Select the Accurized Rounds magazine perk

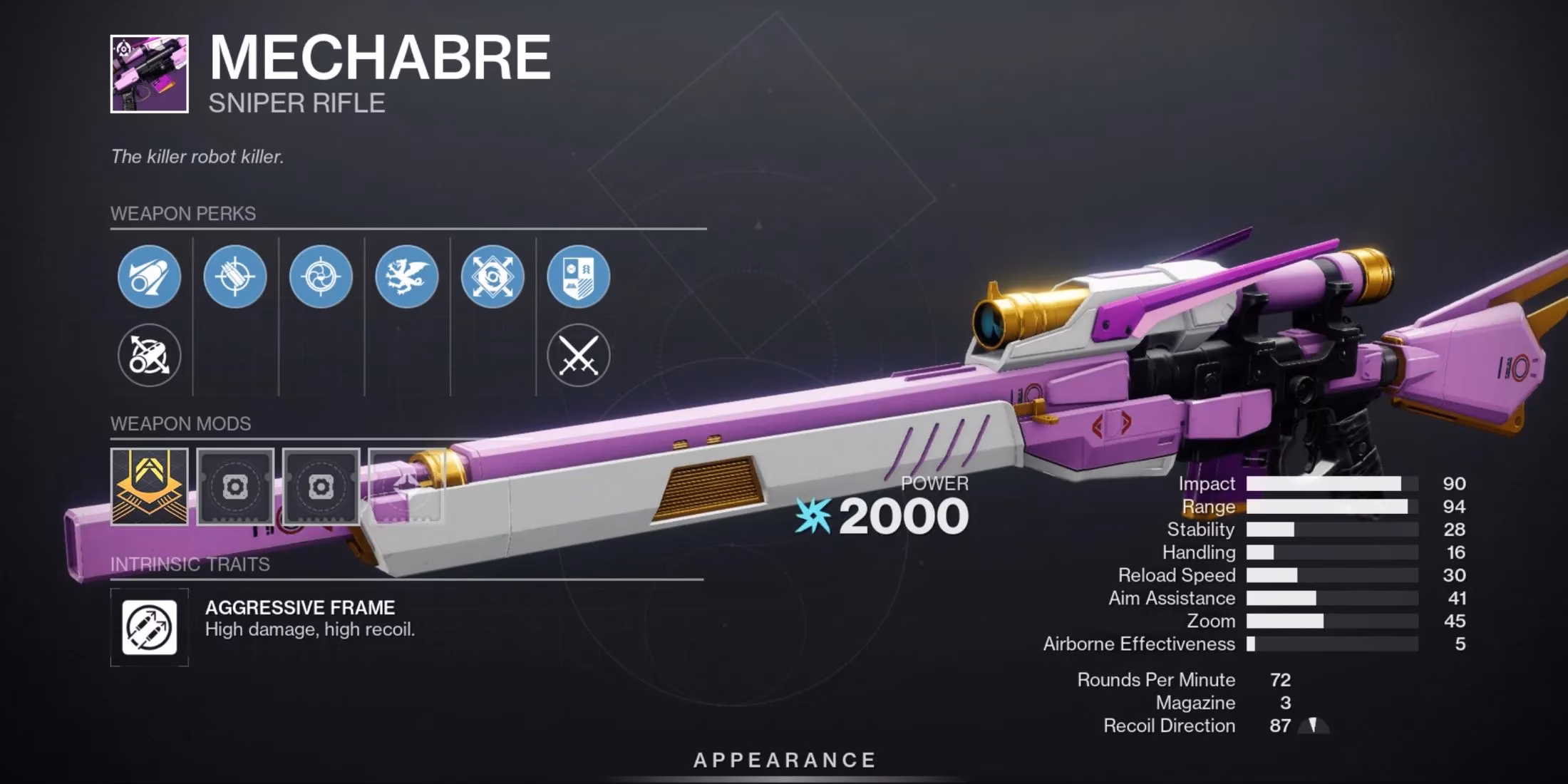coord(235,277)
